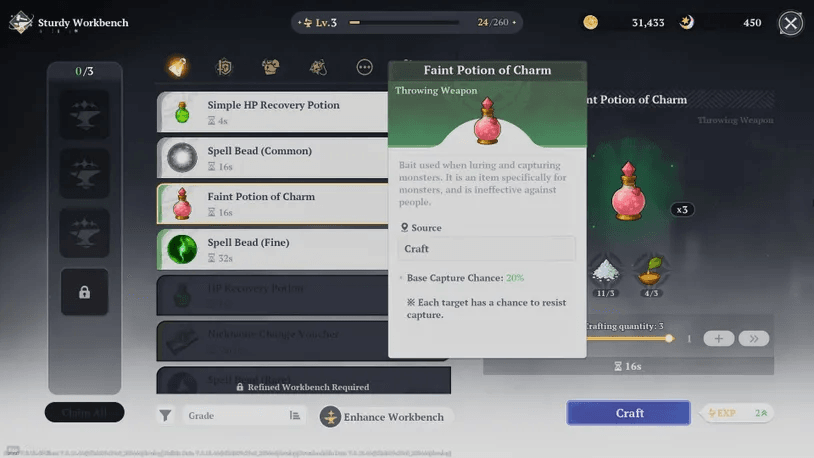Viewport: 814px width, 458px height.
Task: Switch to the armor category tab
Action: coord(270,67)
